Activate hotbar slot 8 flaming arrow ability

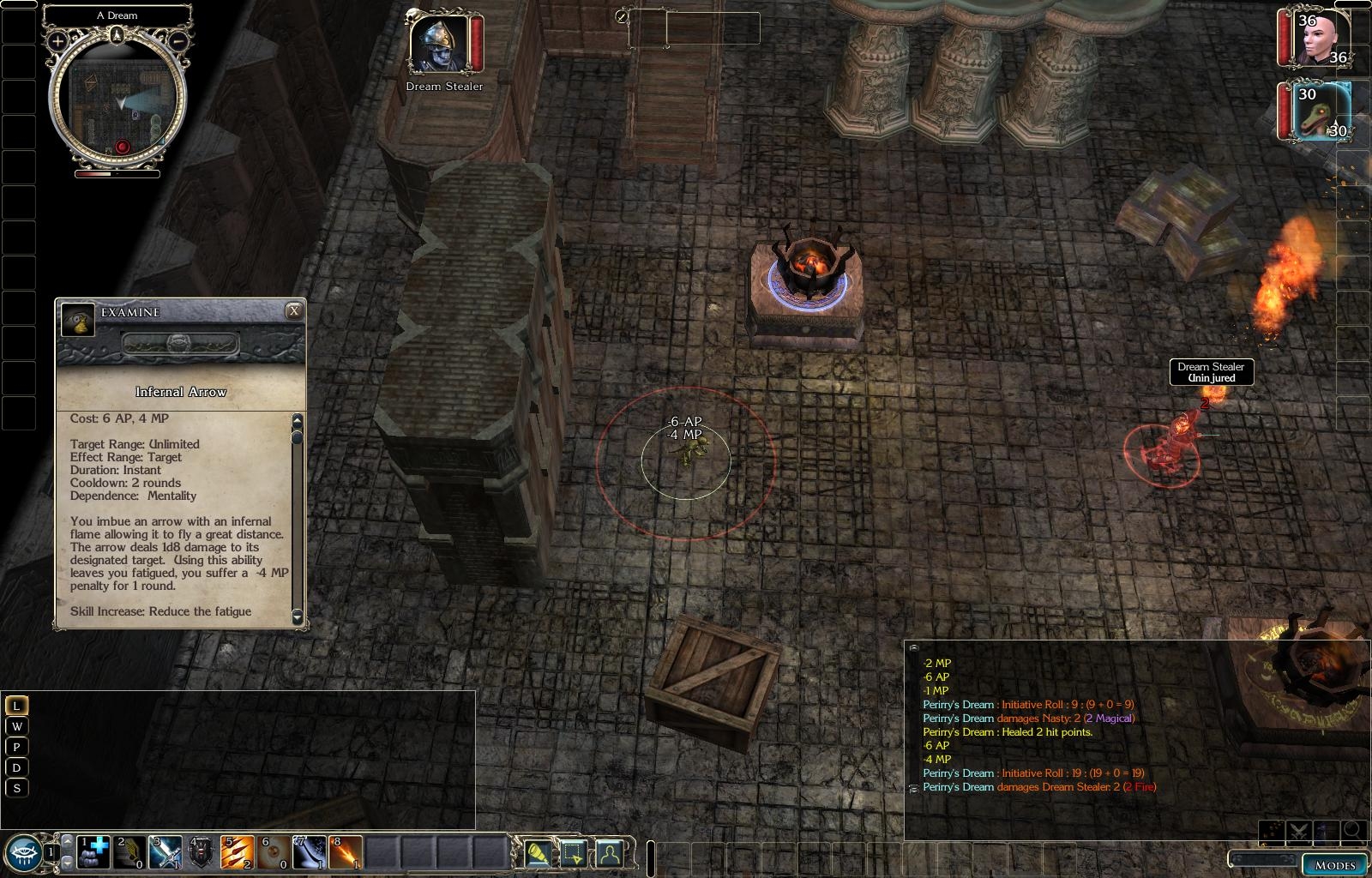coord(346,852)
